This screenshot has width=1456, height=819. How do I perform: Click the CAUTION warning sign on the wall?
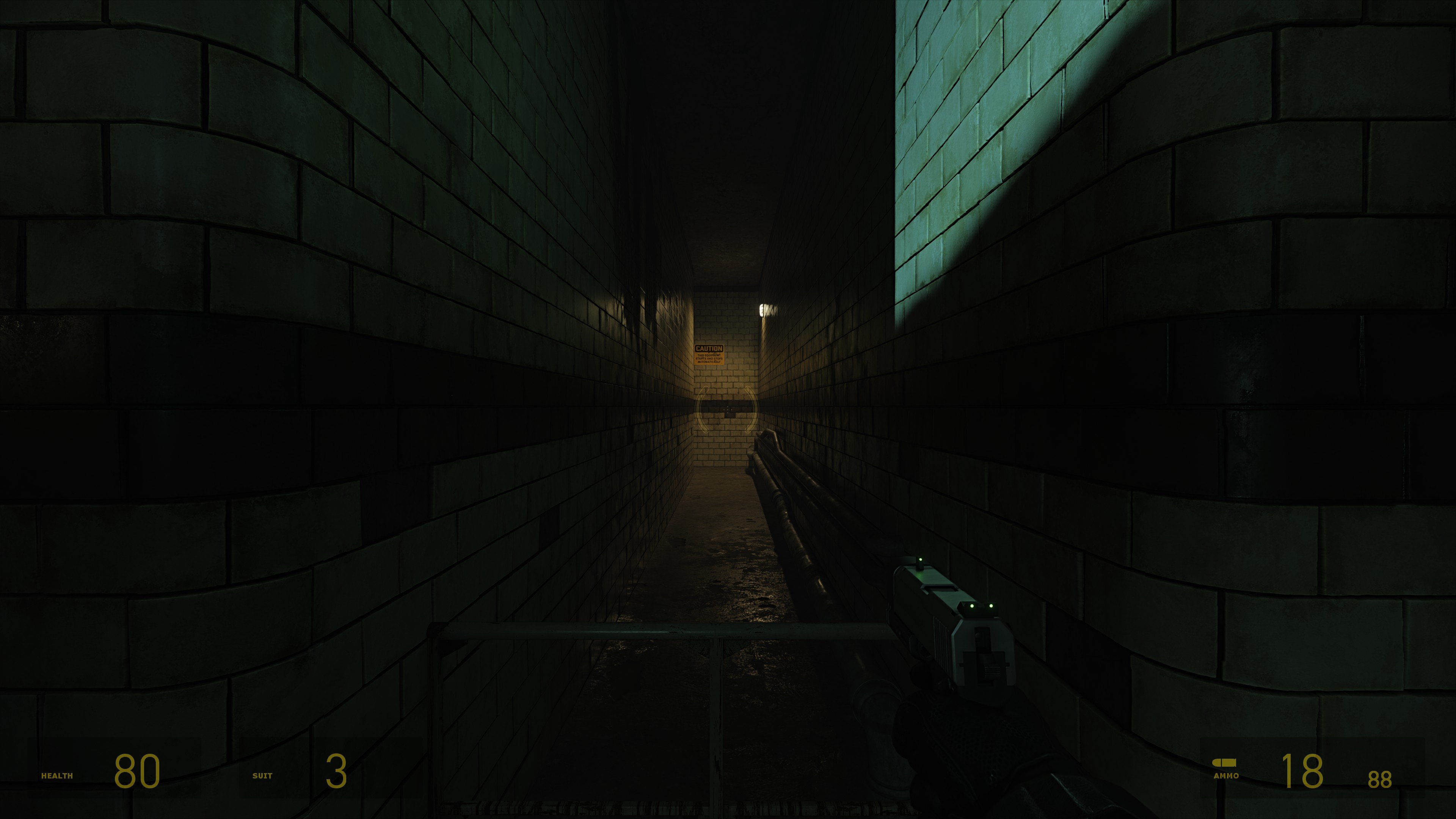pos(709,355)
